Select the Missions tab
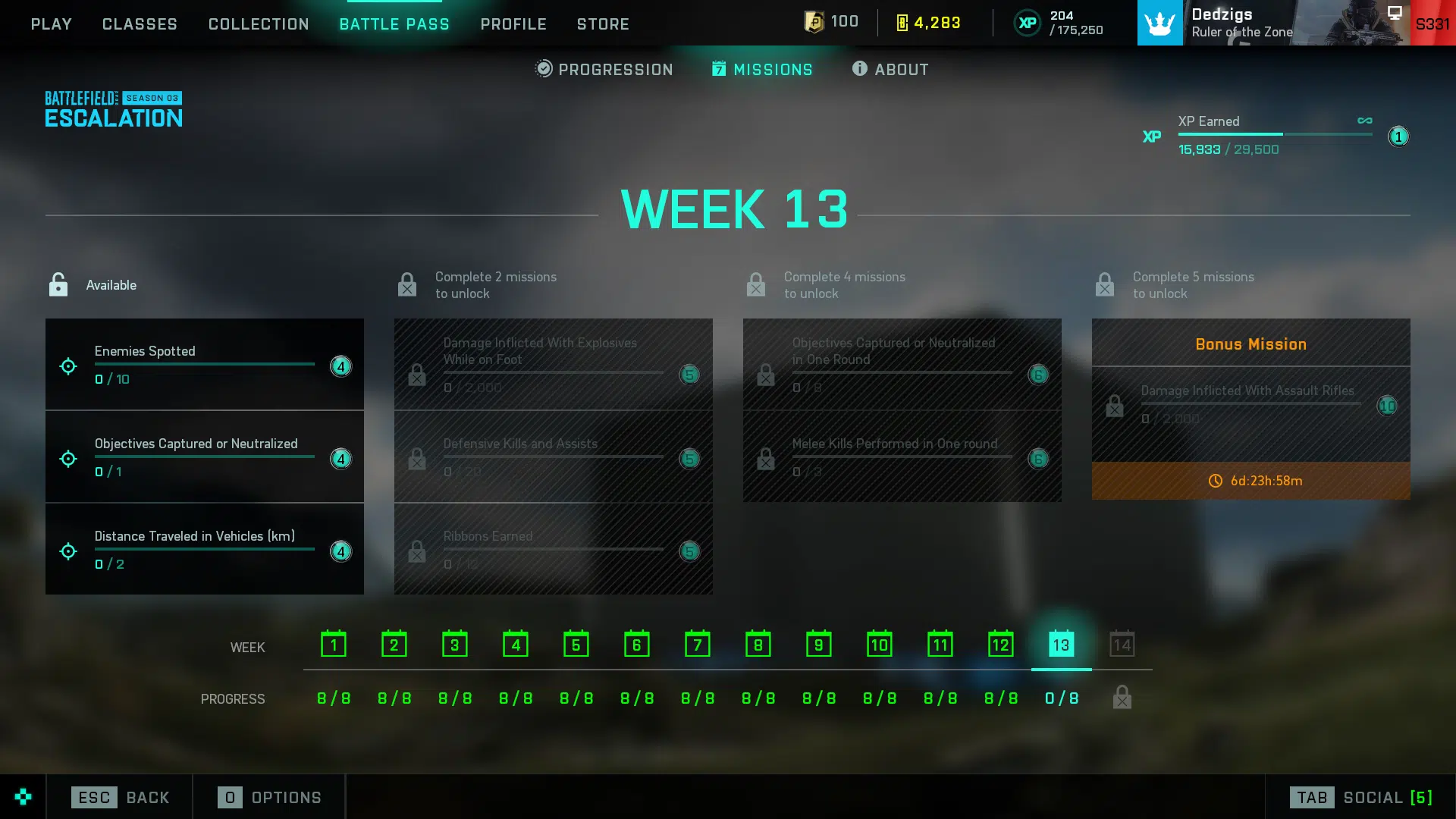This screenshot has width=1456, height=819. coord(762,69)
